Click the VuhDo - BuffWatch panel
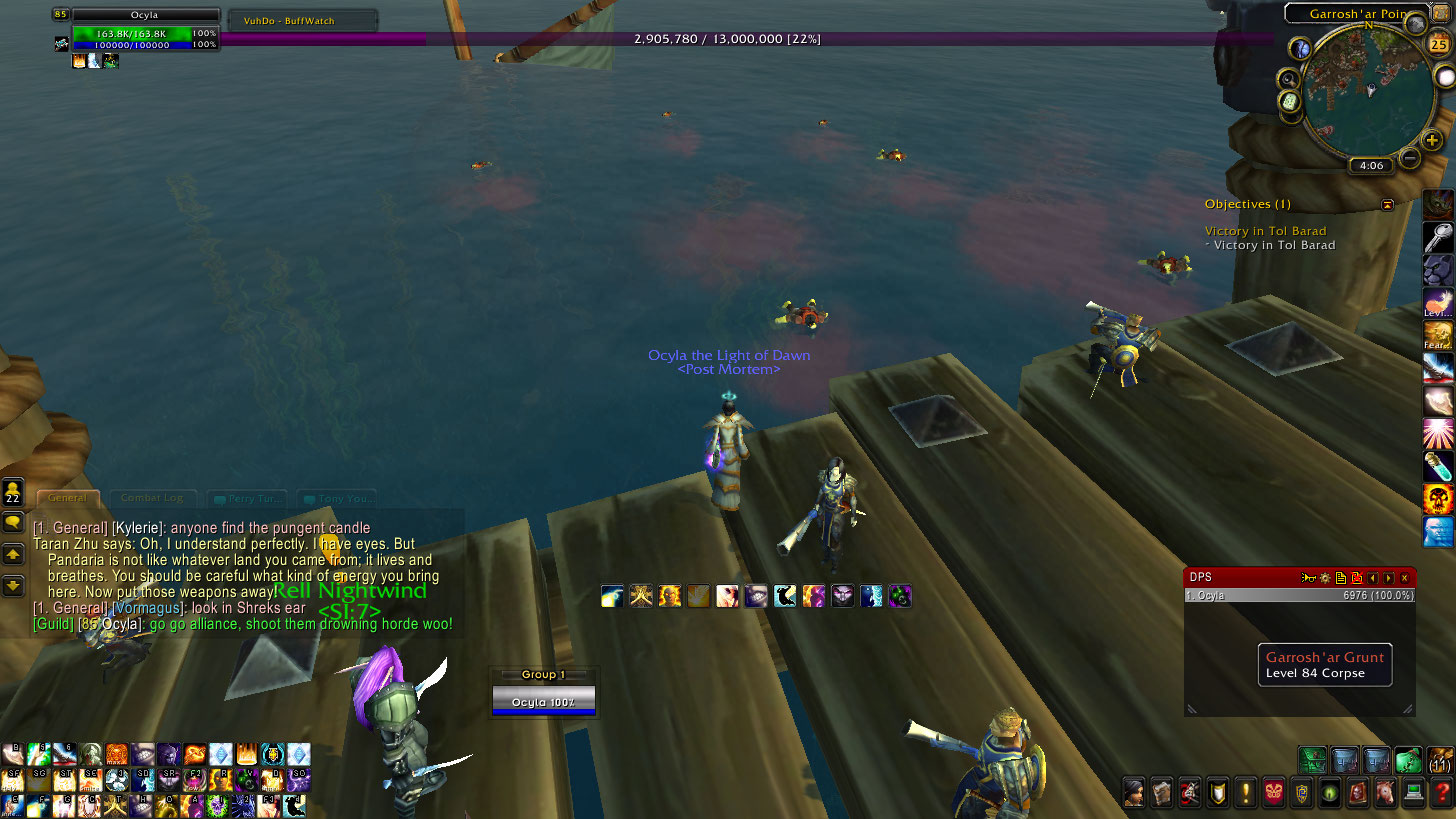Screen dimensions: 1456x819 tap(302, 20)
